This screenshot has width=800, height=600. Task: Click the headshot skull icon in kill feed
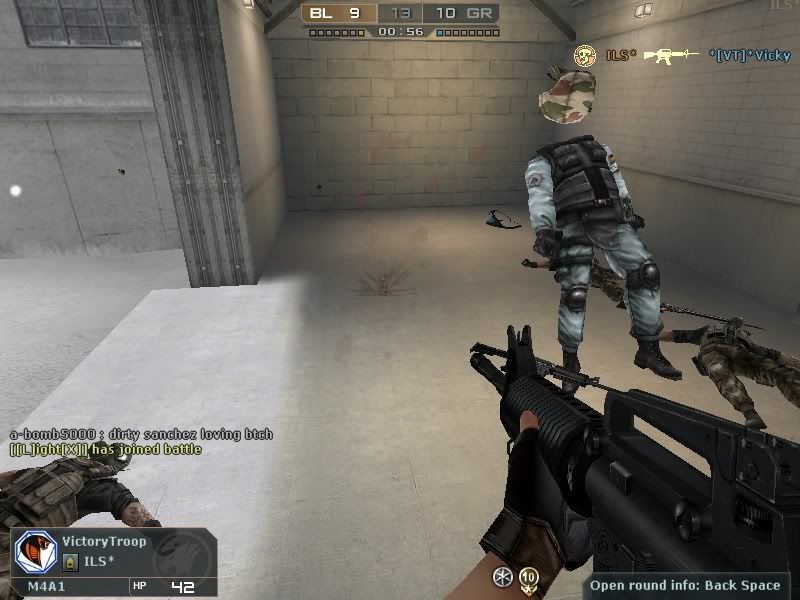[x=584, y=55]
